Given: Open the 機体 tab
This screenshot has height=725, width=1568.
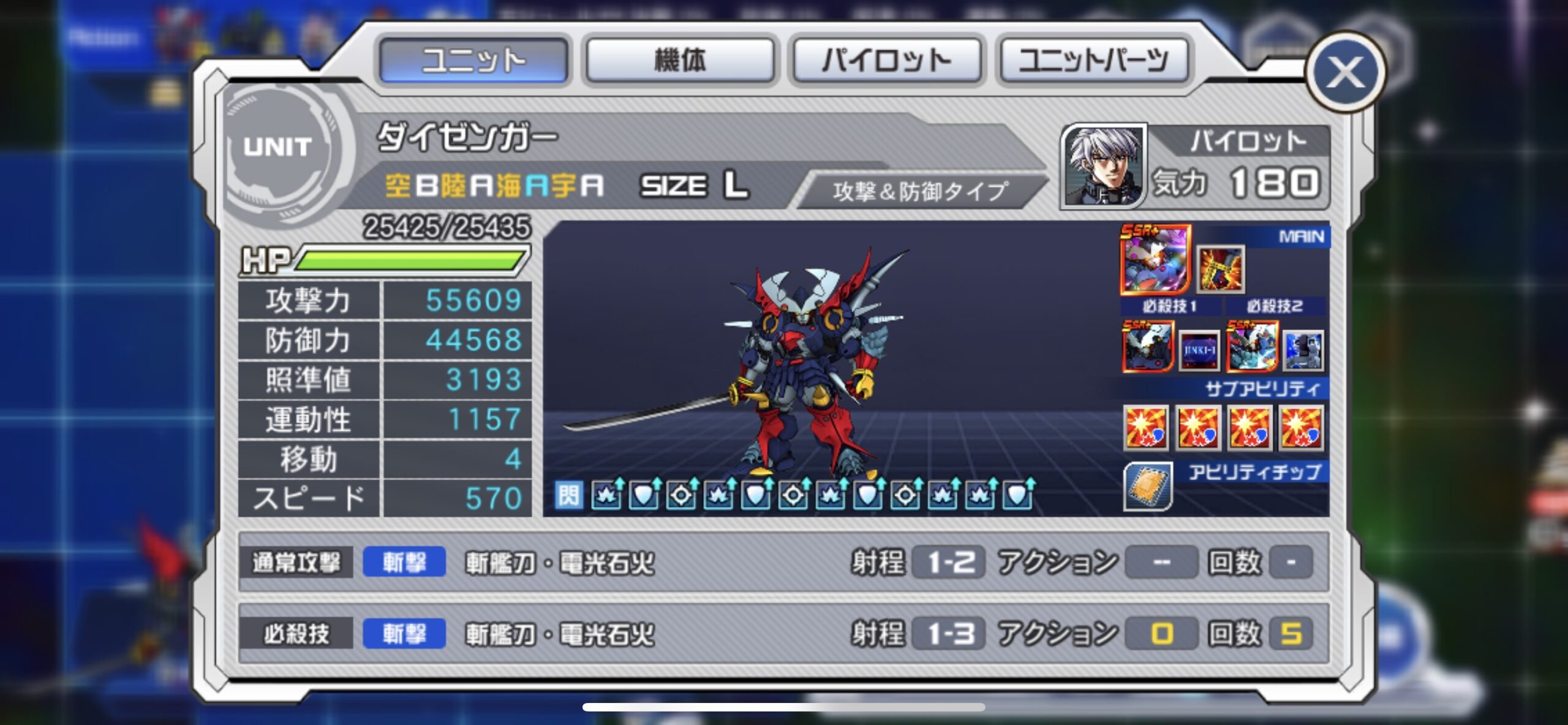Looking at the screenshot, I should pos(680,60).
